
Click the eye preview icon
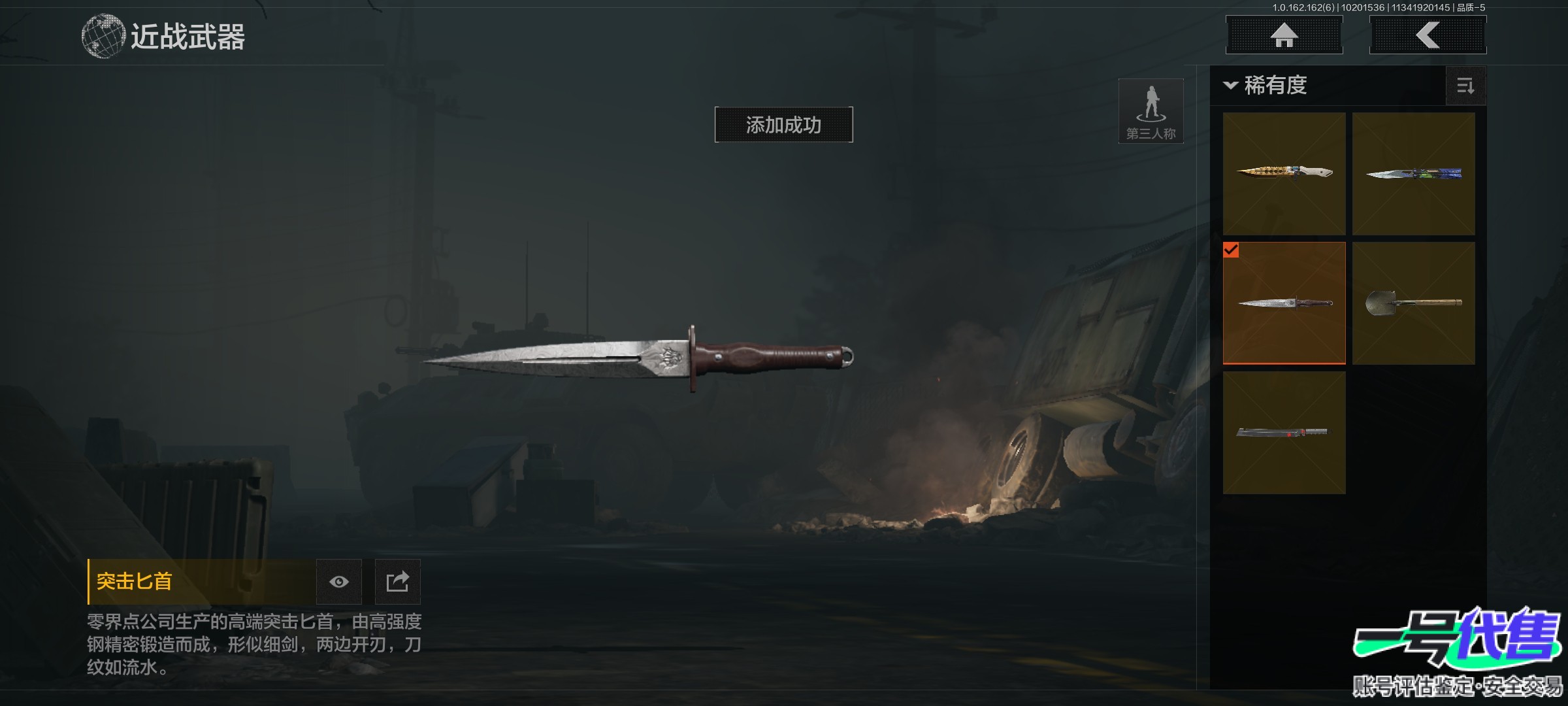(x=338, y=582)
